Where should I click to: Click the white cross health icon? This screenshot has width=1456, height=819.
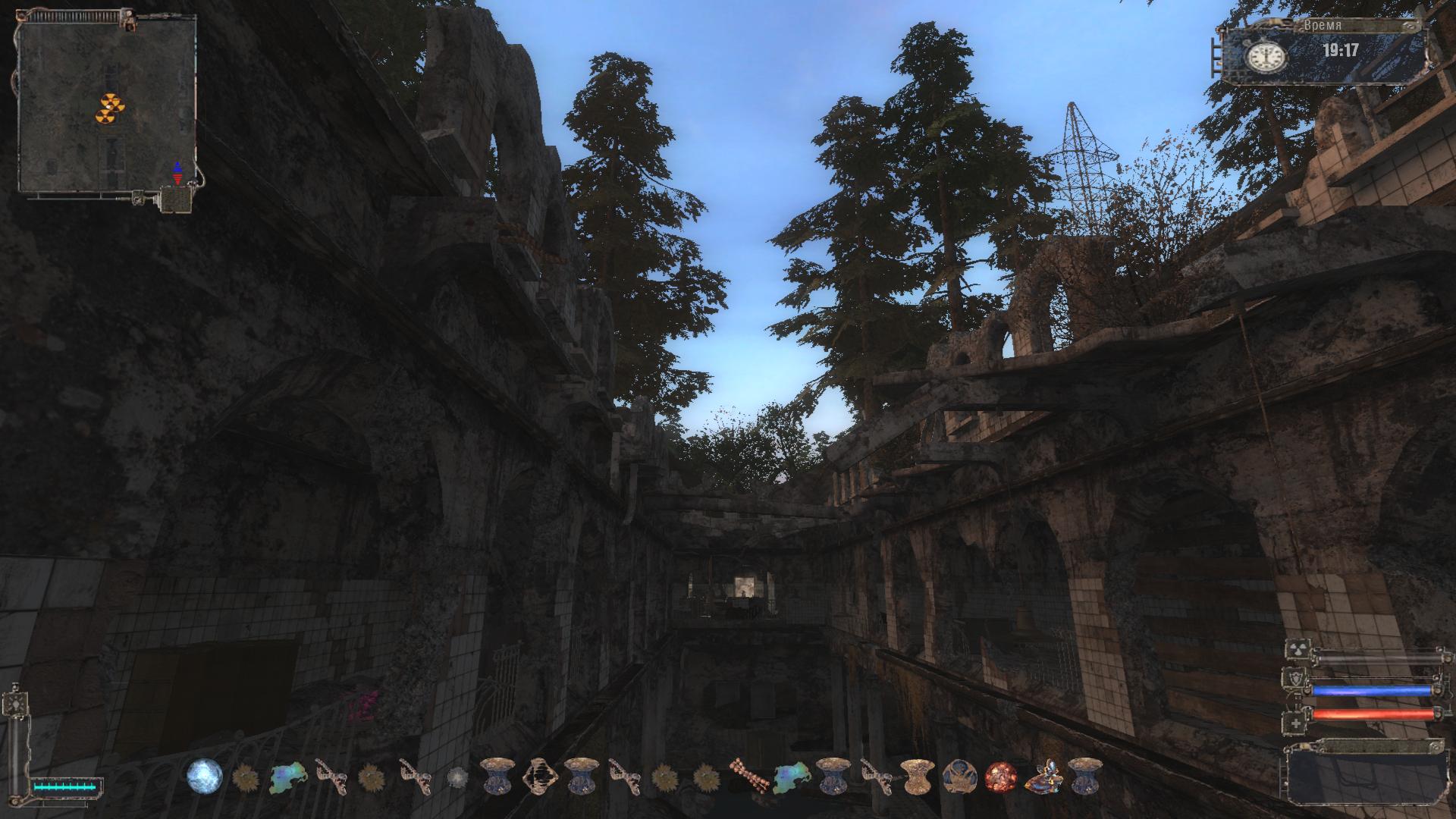point(1295,721)
